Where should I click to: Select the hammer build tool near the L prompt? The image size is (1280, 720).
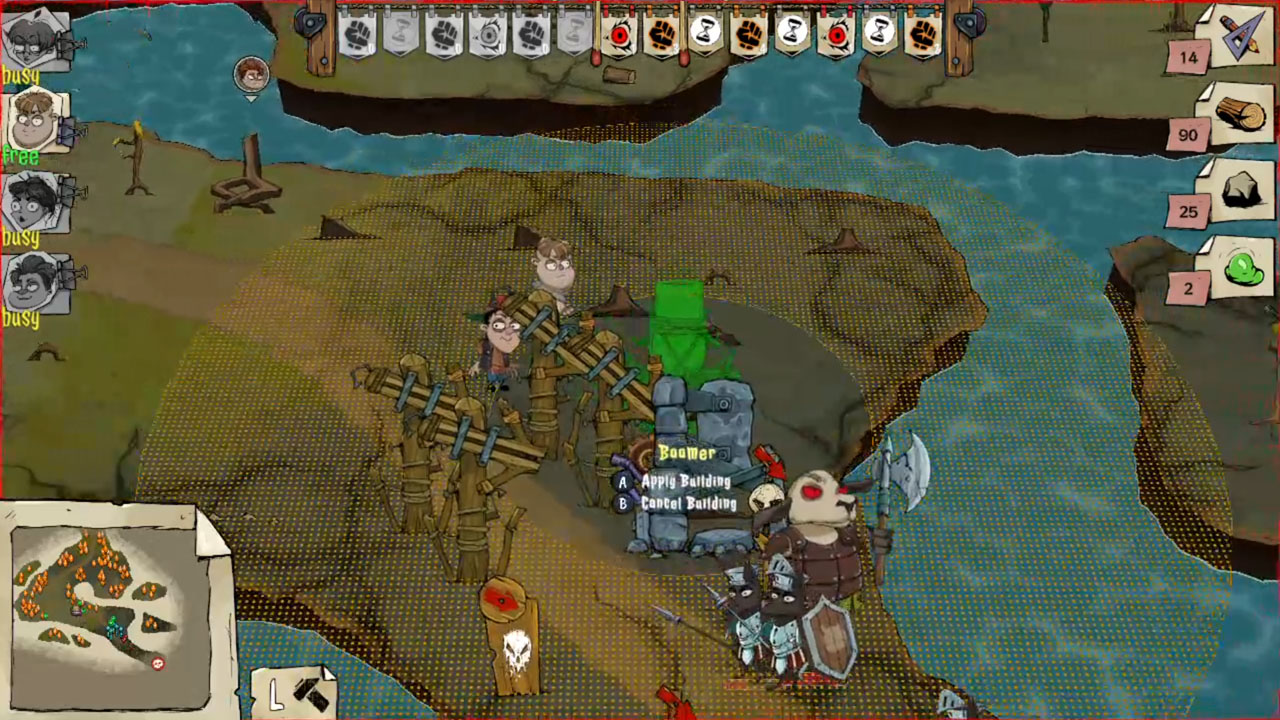coord(311,695)
